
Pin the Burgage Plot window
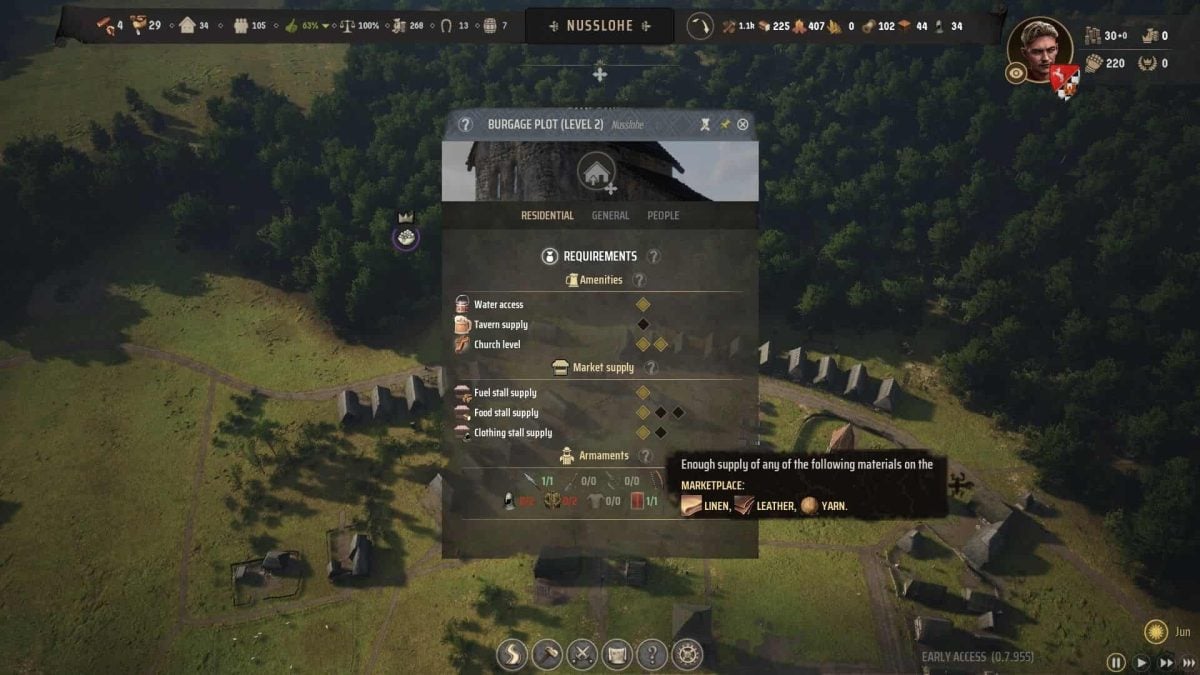725,125
